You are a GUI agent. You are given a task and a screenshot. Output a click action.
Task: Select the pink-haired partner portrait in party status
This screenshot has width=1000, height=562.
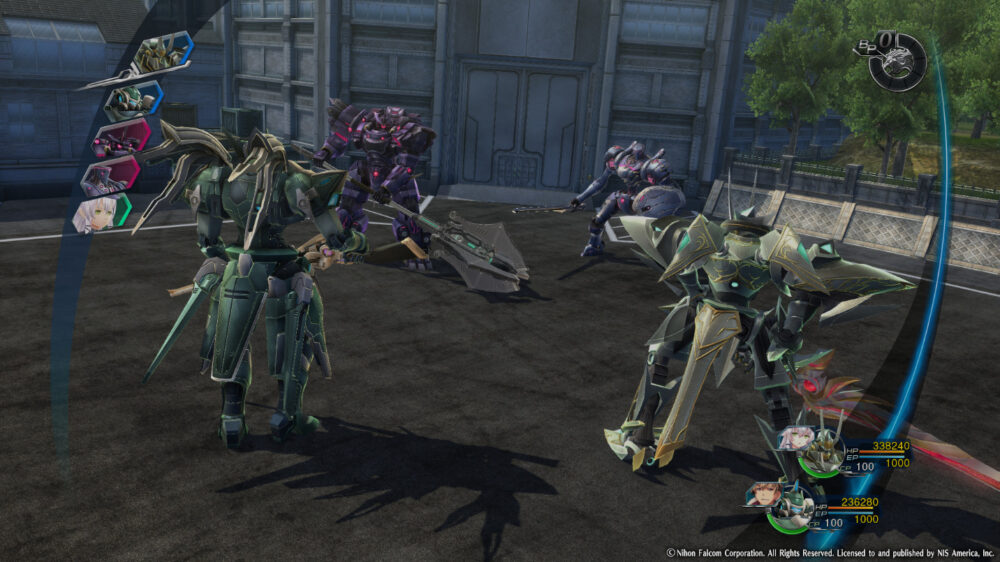pos(797,438)
